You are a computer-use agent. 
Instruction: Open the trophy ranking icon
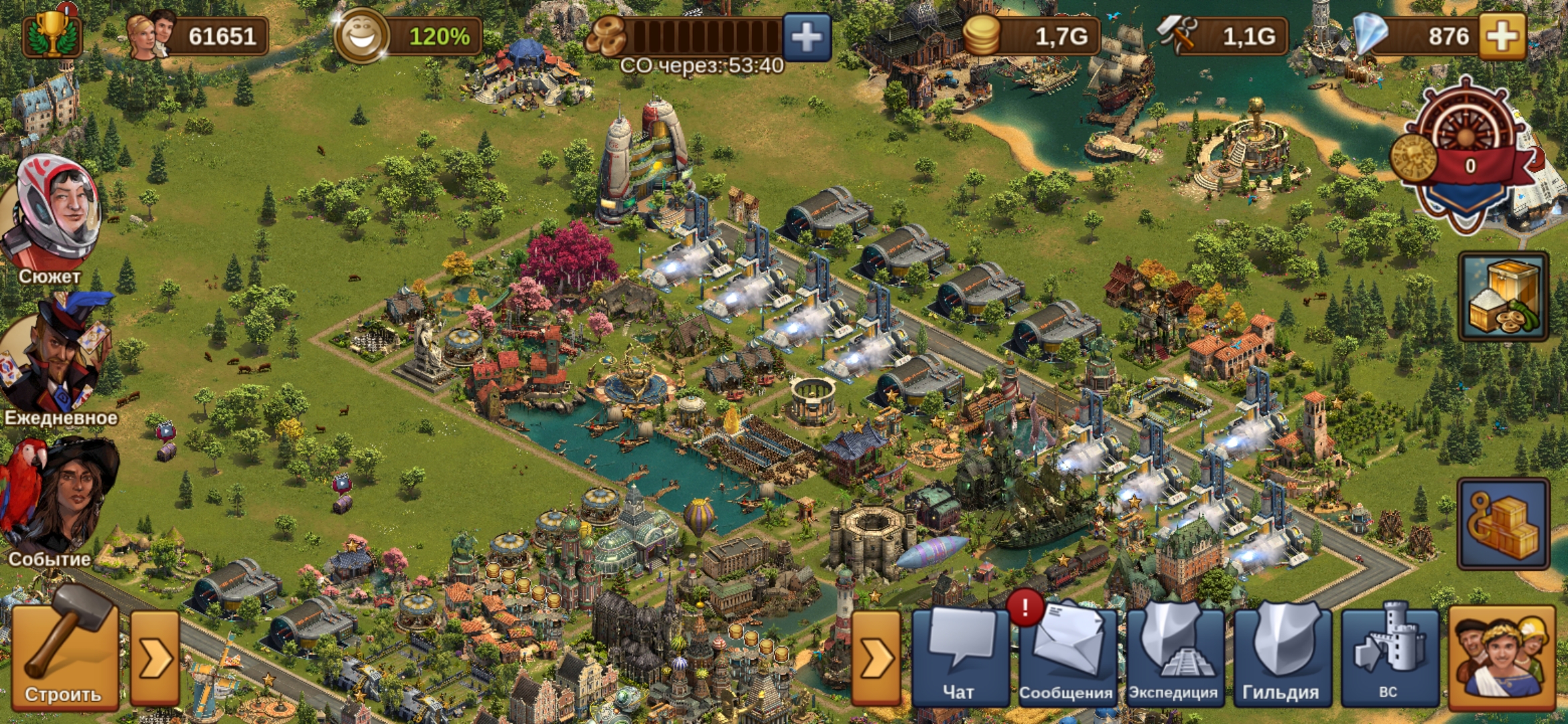click(x=52, y=34)
